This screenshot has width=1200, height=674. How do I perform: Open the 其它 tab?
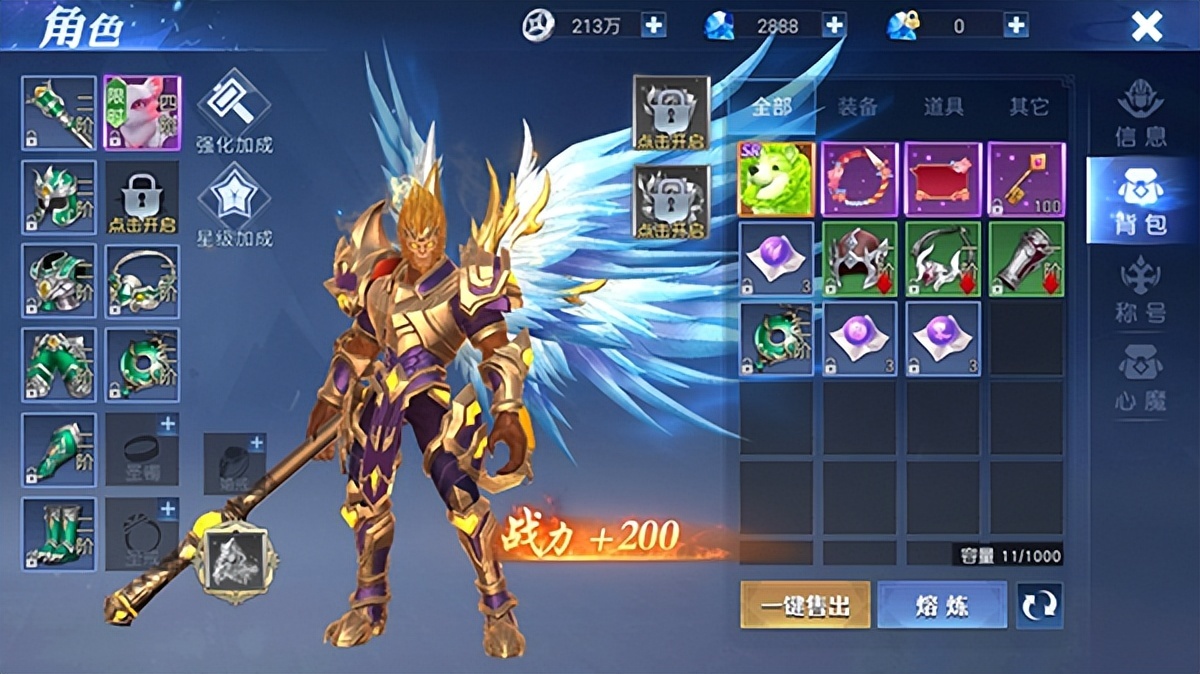pos(1028,107)
